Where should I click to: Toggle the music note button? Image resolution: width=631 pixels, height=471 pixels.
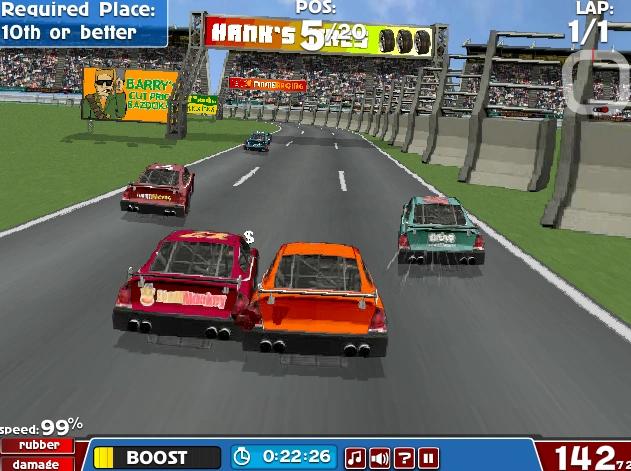355,458
